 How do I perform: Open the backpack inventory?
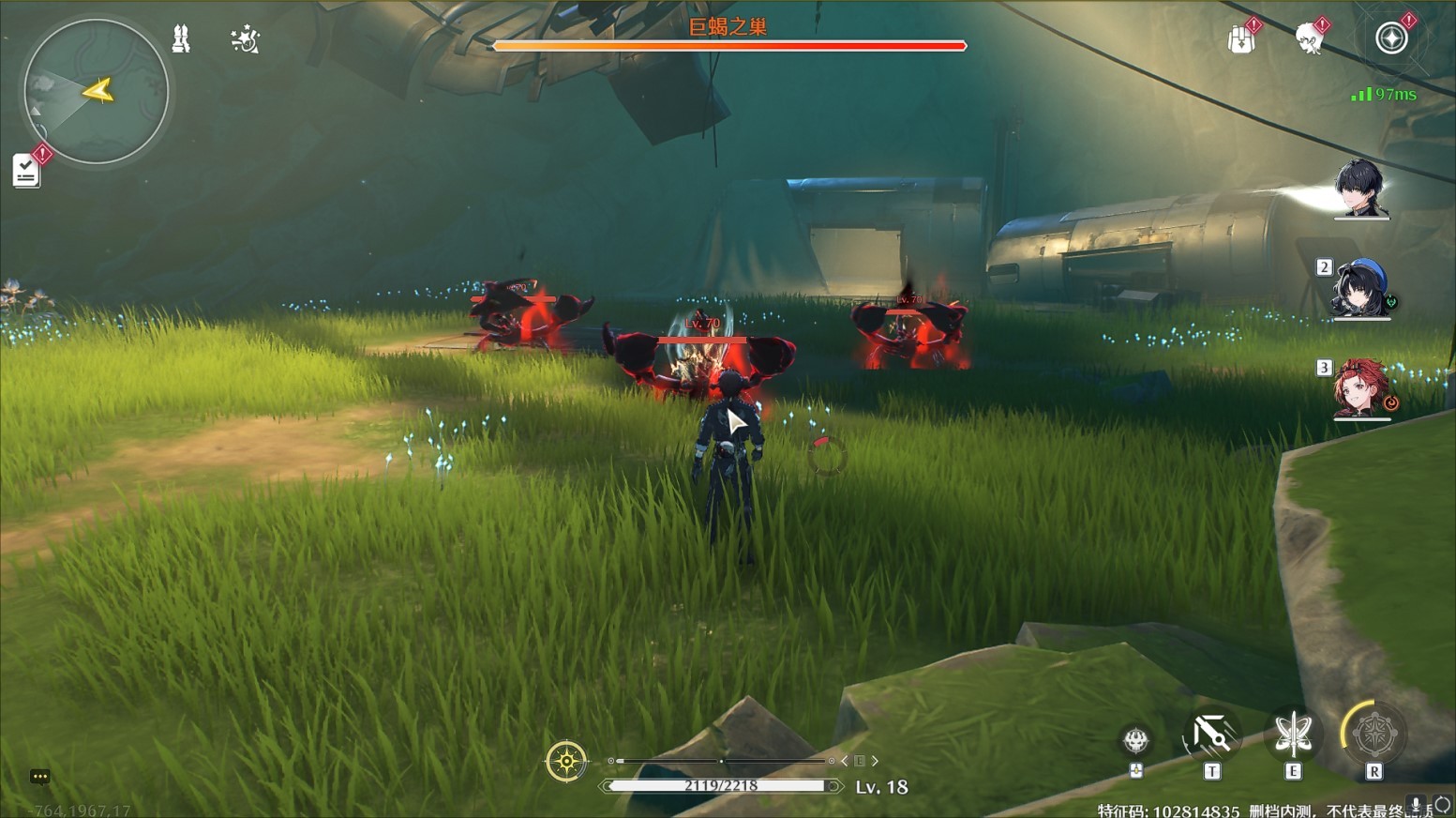[x=1241, y=39]
